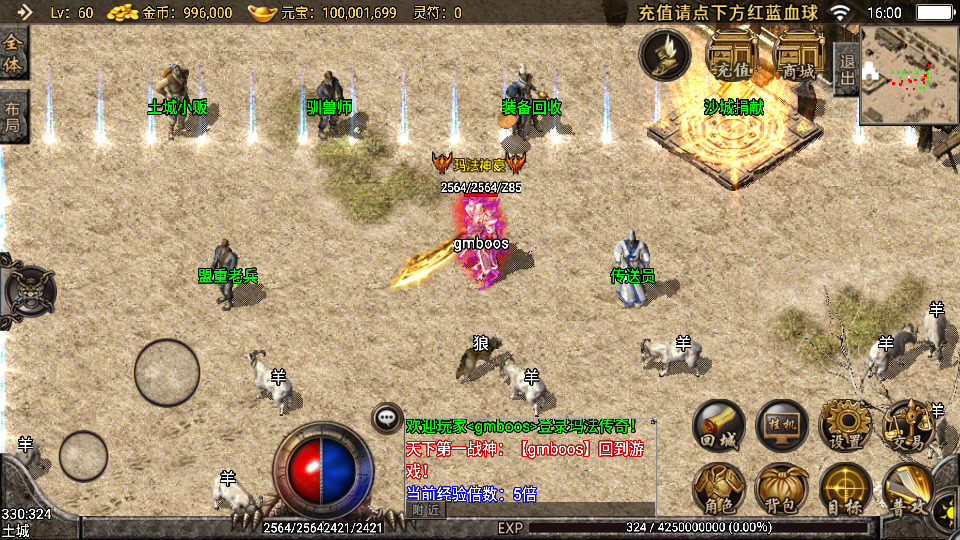Open the 商城 mall
The height and width of the screenshot is (540, 960).
(799, 55)
